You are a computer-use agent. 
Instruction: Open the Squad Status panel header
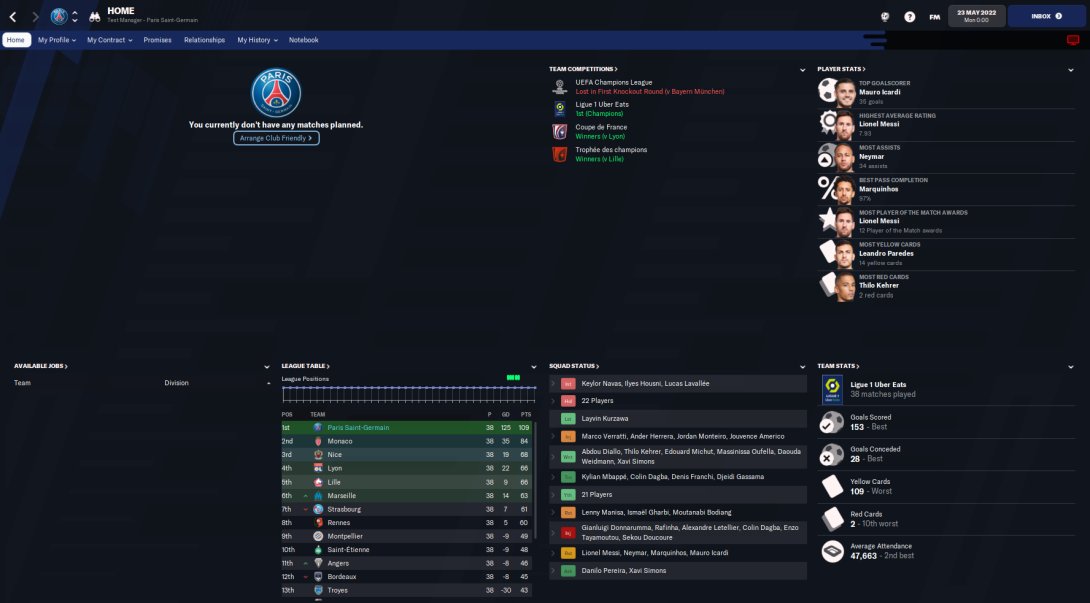pos(574,366)
